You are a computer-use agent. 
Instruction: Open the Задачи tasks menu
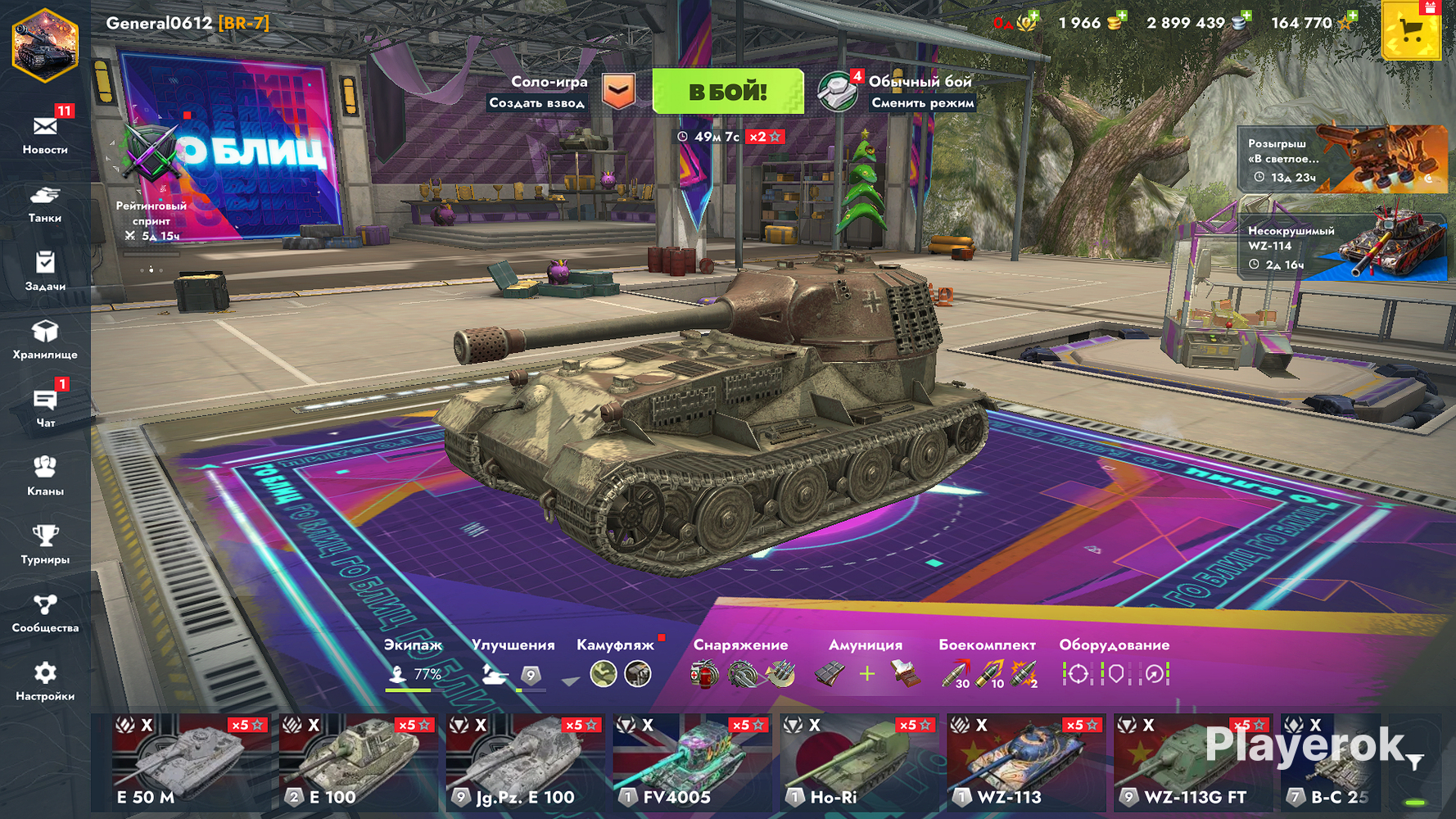tap(45, 270)
